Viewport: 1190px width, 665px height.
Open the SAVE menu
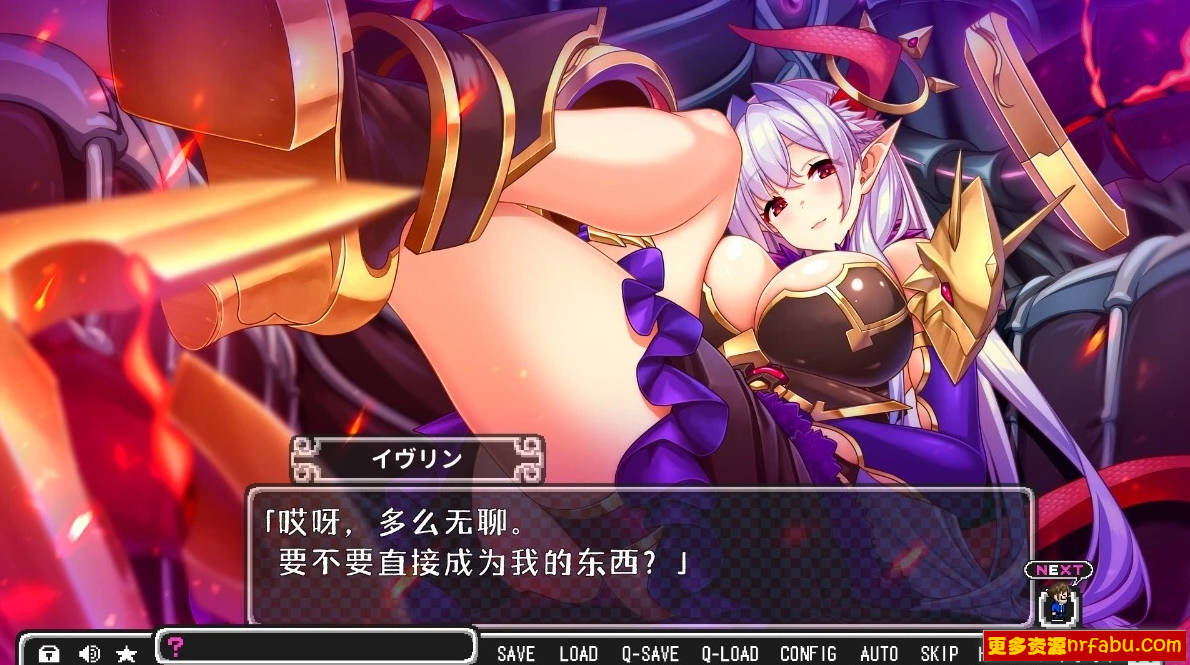[x=516, y=654]
